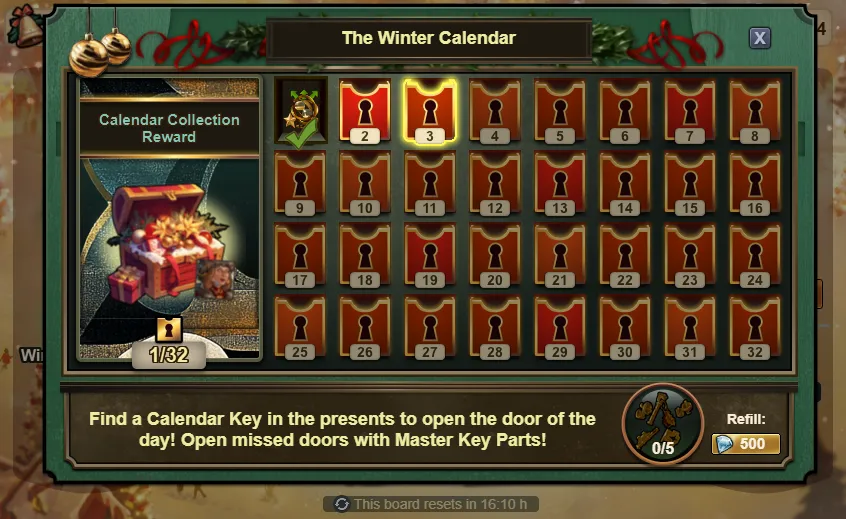Choose calendar door number 32
846x519 pixels.
(x=755, y=326)
